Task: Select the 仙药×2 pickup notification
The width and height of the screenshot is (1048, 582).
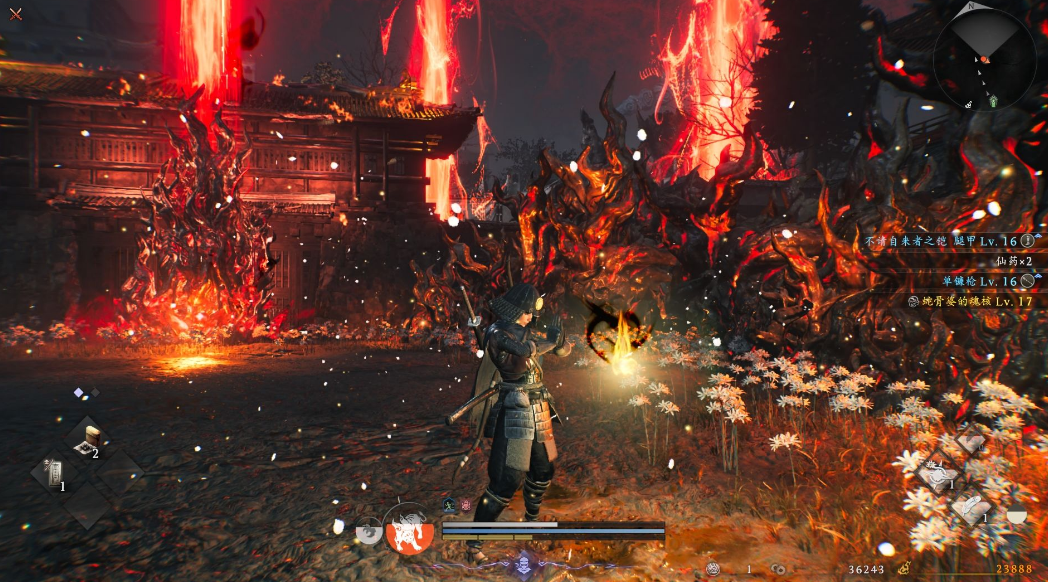Action: (x=1014, y=261)
